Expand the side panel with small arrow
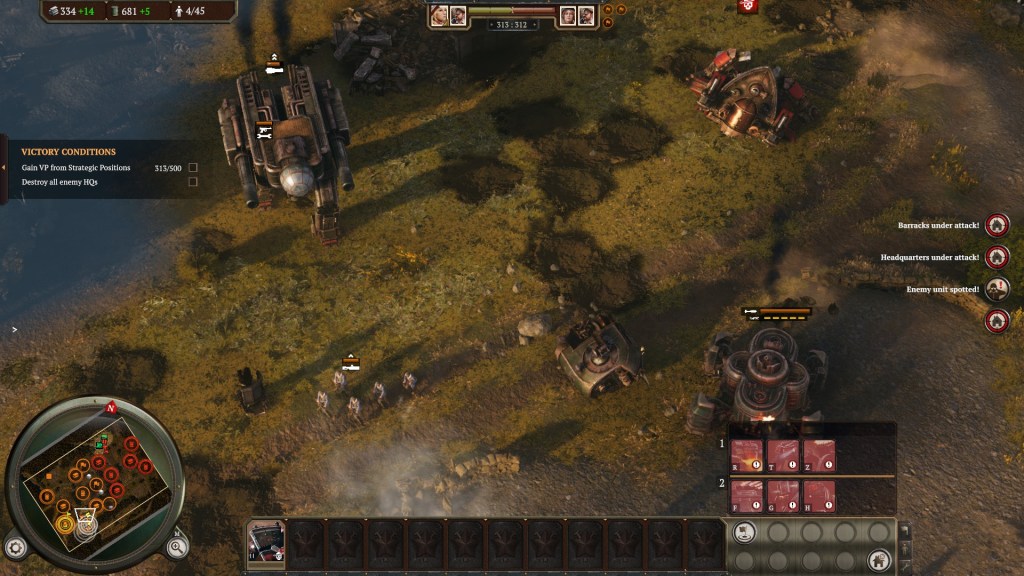The height and width of the screenshot is (576, 1024). [x=14, y=329]
